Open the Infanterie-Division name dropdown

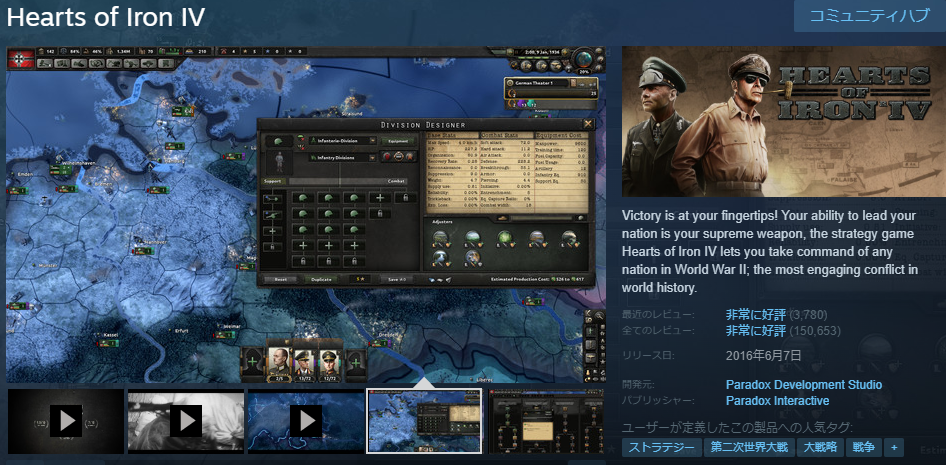pos(345,140)
